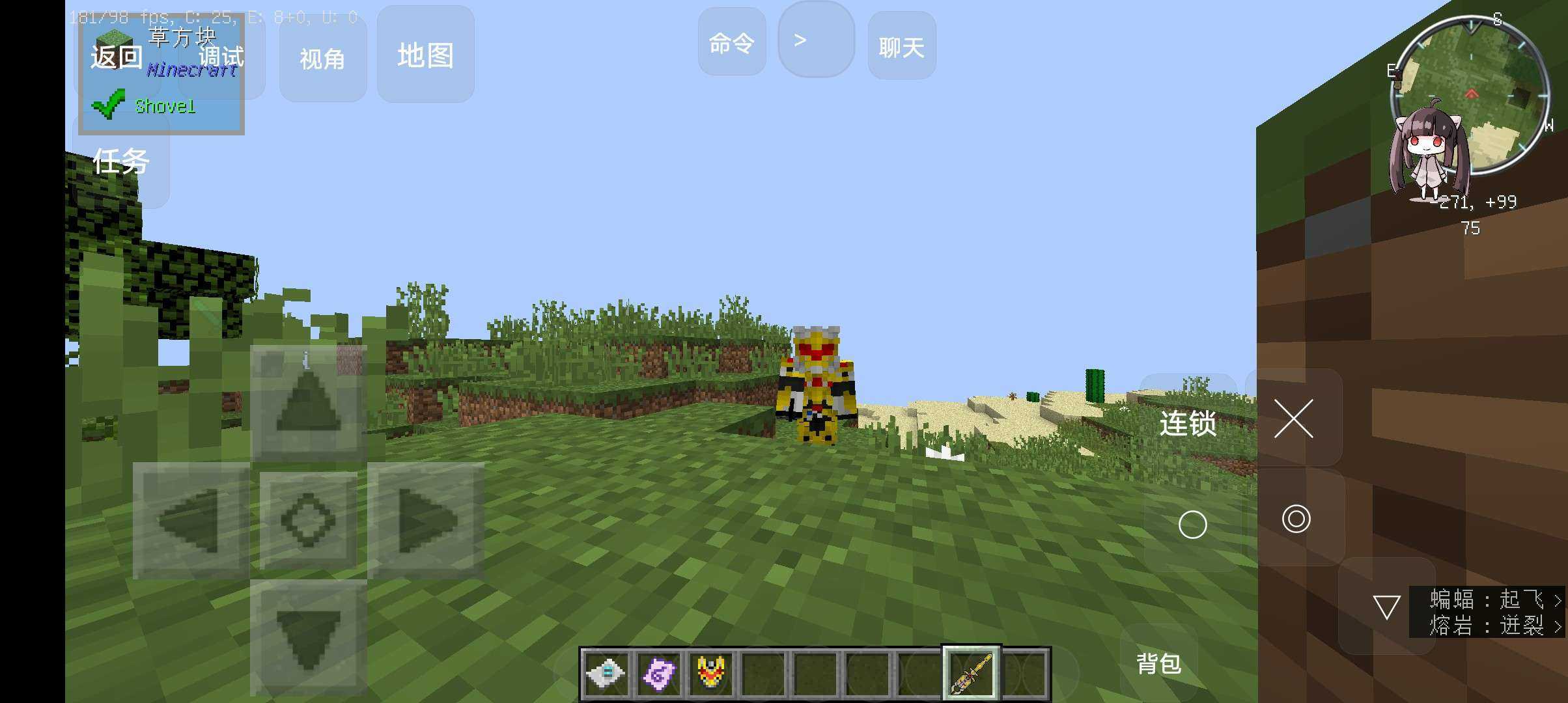Tap the X action button
Image resolution: width=1568 pixels, height=703 pixels.
pos(1294,419)
